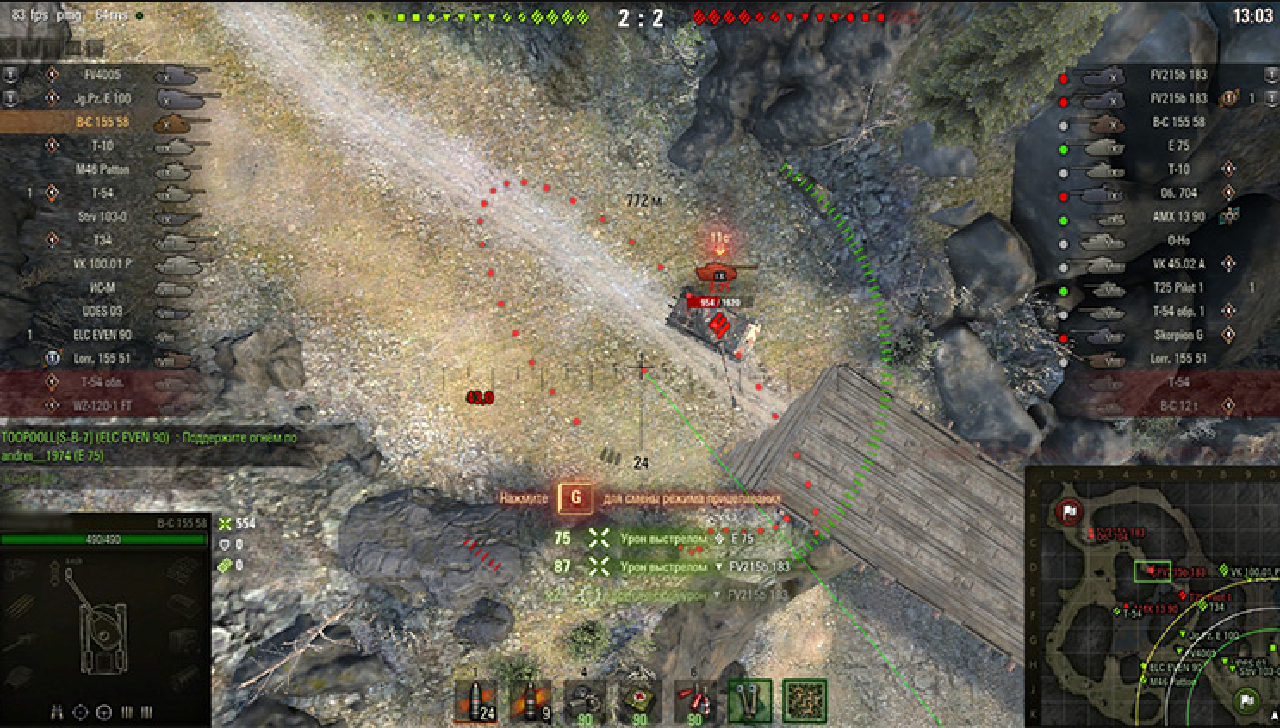1280x728 pixels.
Task: Click the shield blocked-damage icon in damage panel
Action: pyautogui.click(x=224, y=545)
